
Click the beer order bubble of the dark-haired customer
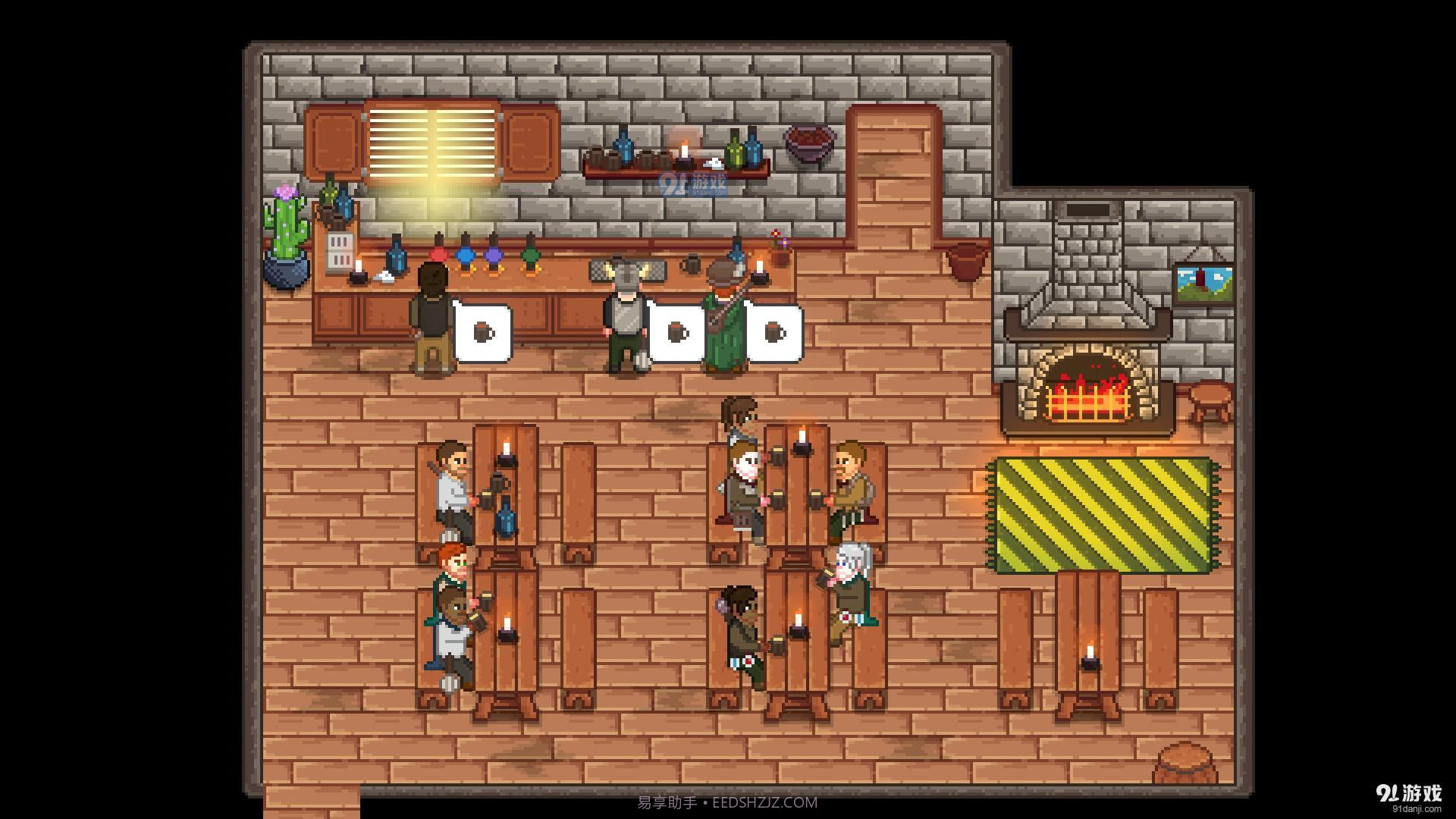pos(483,333)
